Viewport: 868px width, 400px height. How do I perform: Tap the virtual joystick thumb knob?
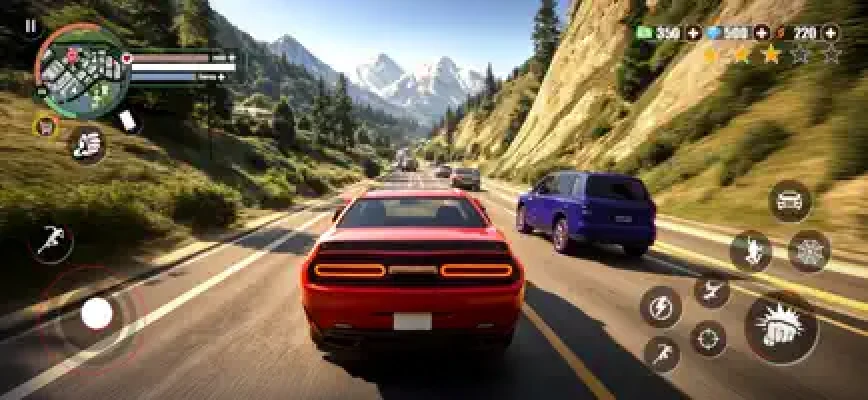97,314
